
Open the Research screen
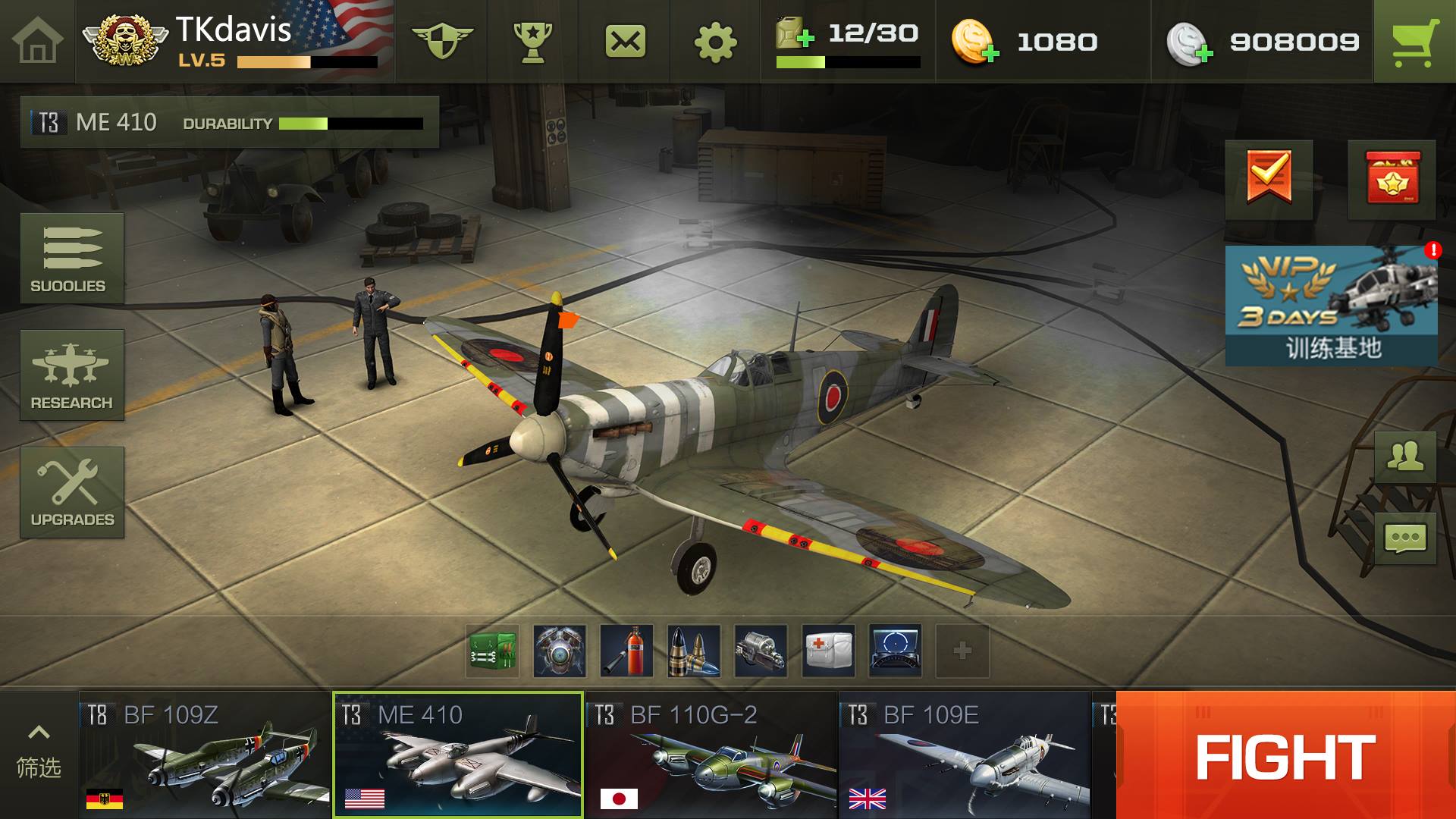(72, 375)
